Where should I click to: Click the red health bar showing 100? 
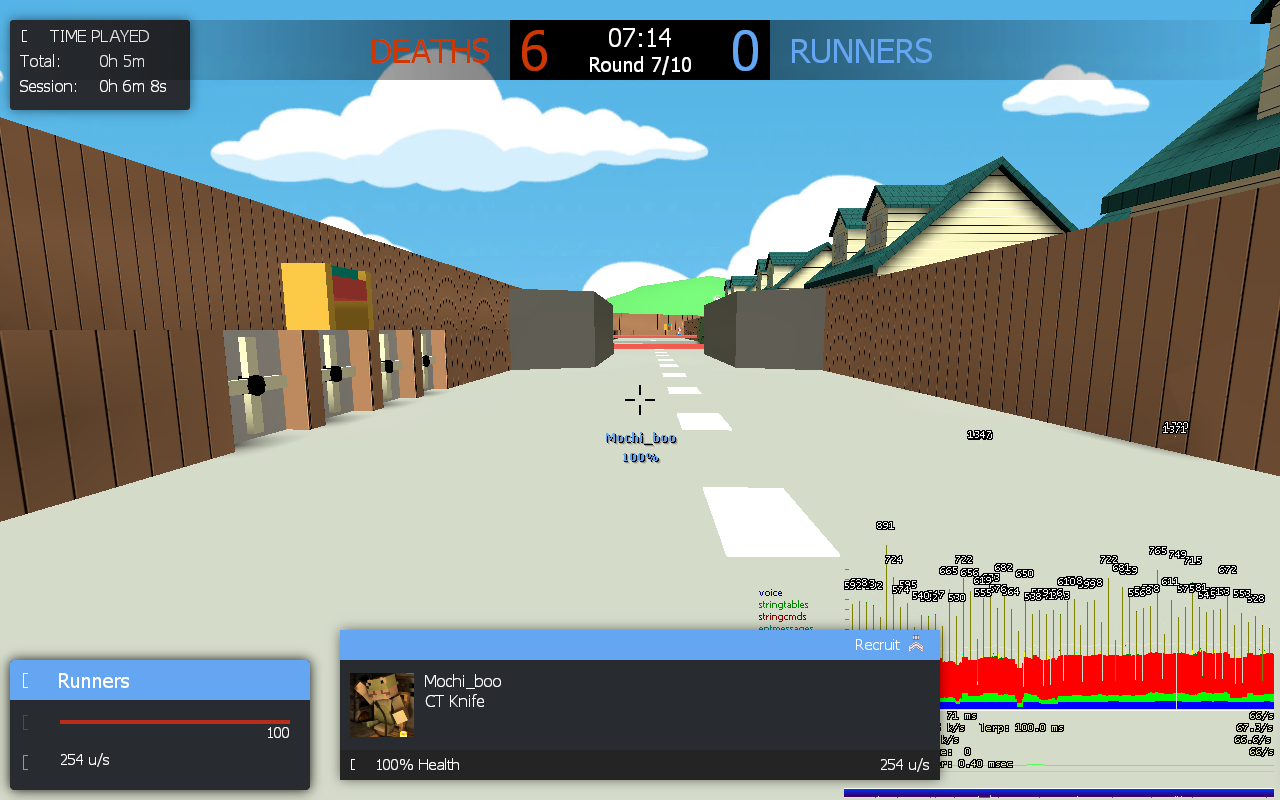coord(175,722)
